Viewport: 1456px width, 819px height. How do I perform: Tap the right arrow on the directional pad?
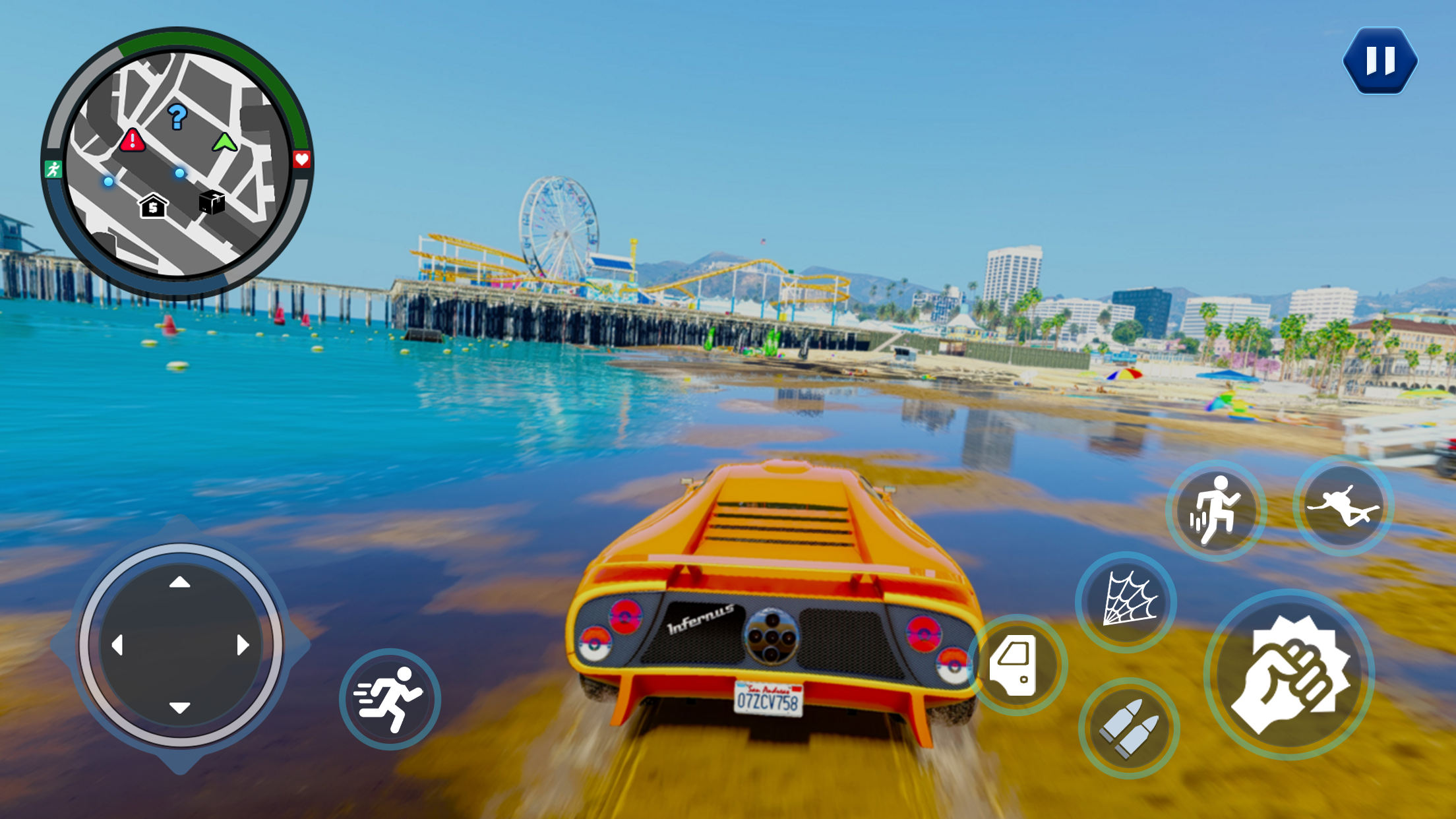[x=243, y=644]
